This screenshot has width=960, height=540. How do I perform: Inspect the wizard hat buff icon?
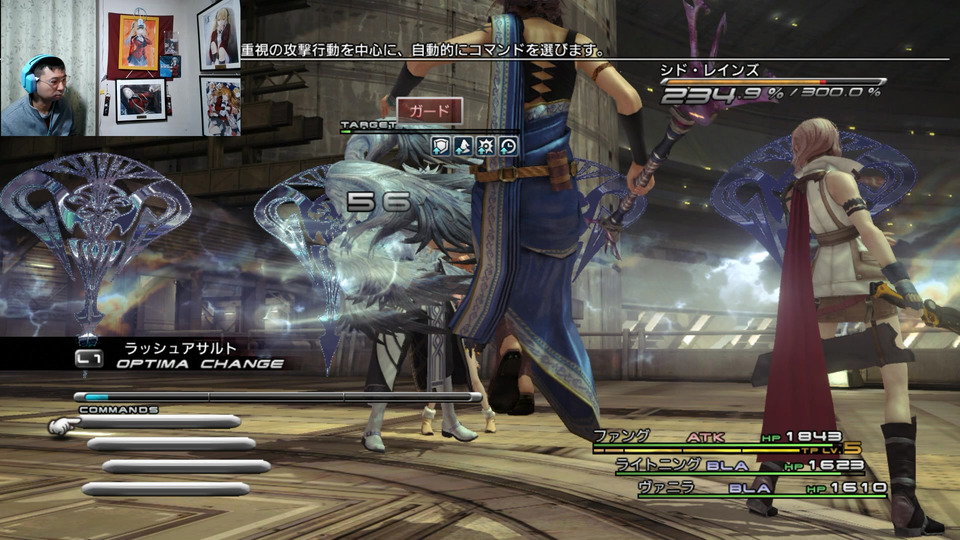[463, 146]
